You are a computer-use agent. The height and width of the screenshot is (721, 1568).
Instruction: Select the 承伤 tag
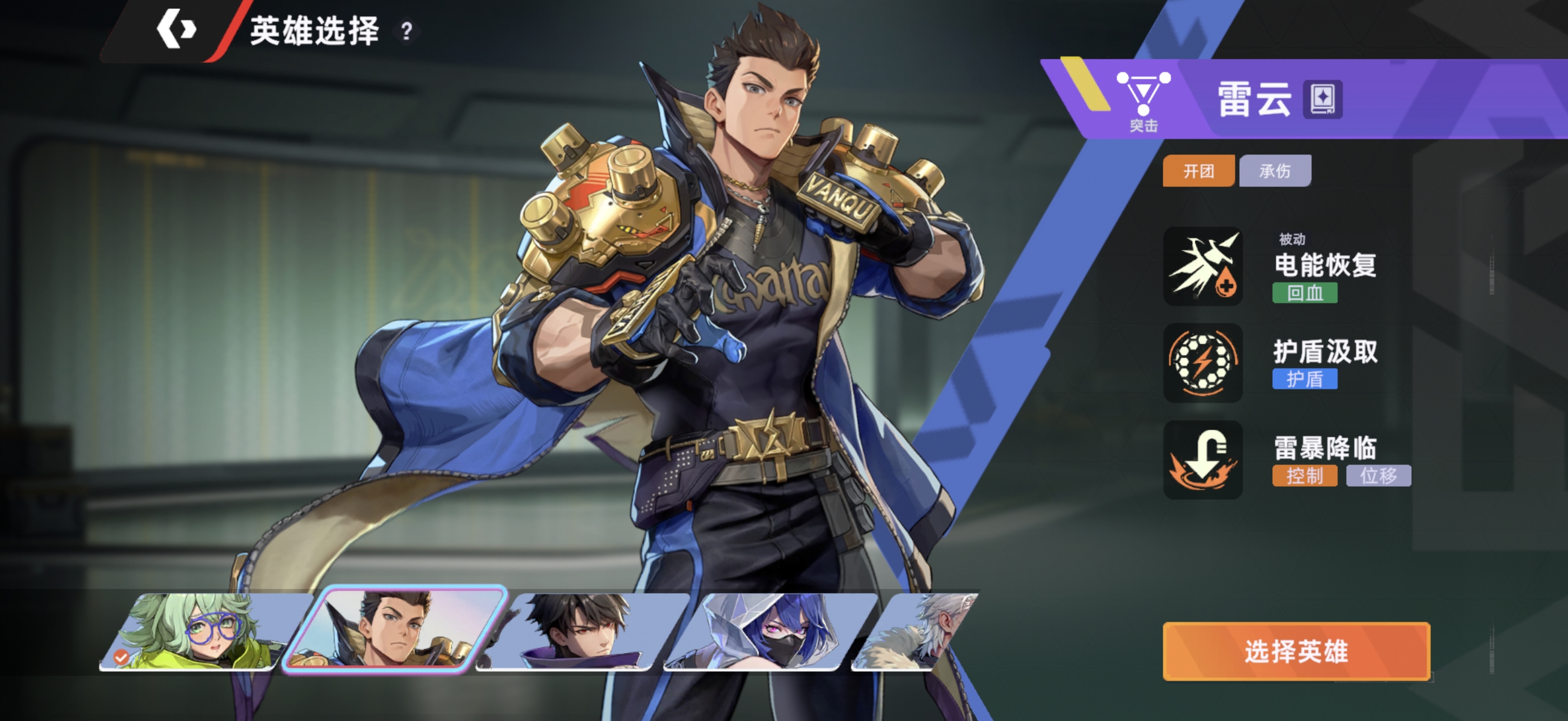pyautogui.click(x=1275, y=171)
